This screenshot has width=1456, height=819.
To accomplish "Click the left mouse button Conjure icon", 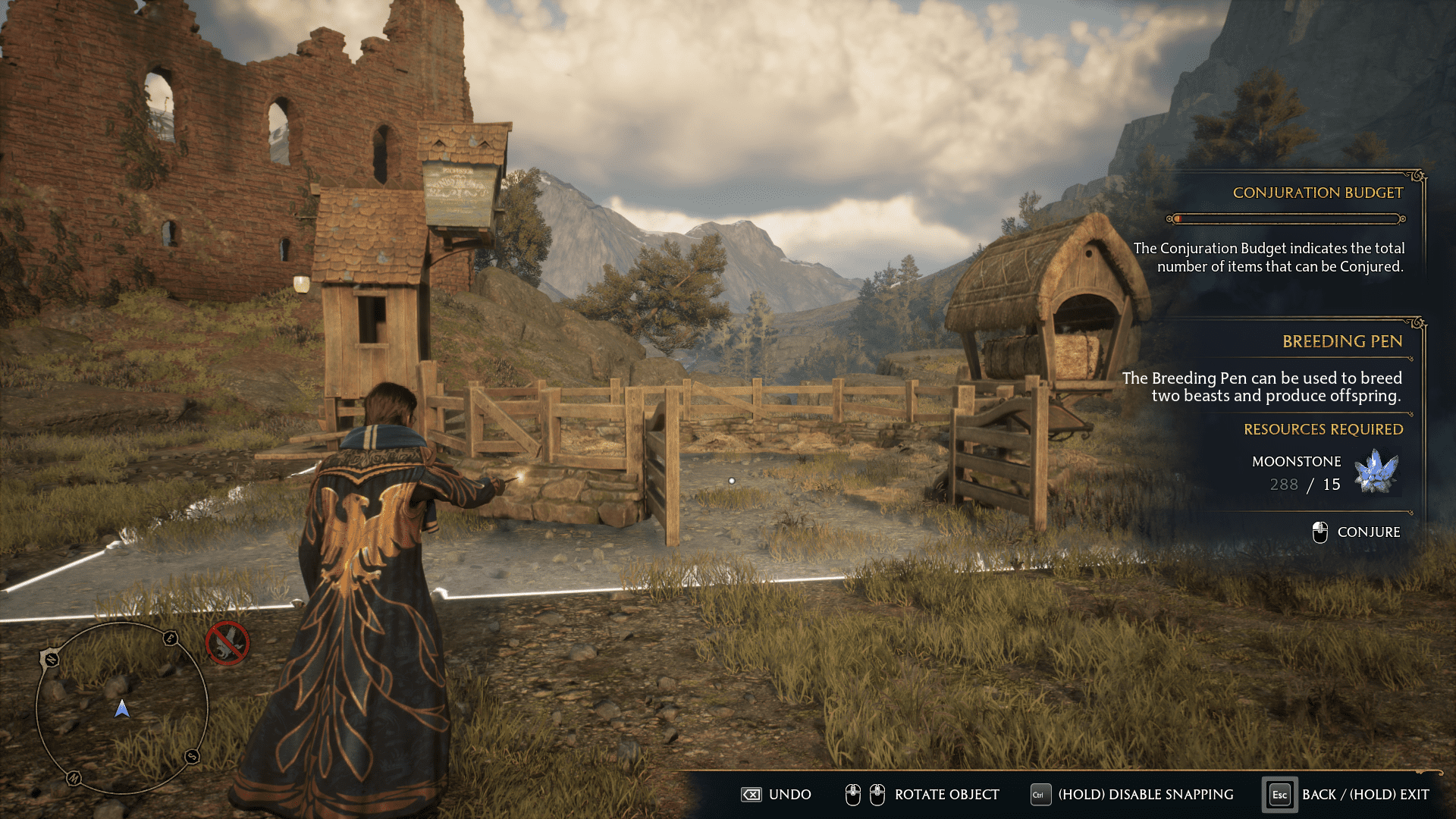I will [1321, 532].
